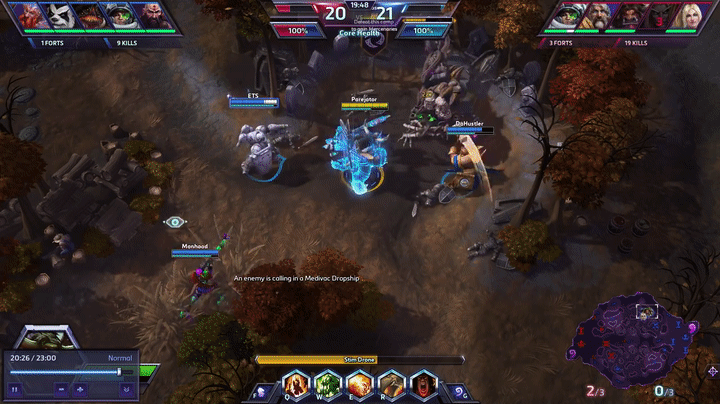Collapse the replay control panel
Image resolution: width=720 pixels, height=404 pixels.
[x=127, y=388]
